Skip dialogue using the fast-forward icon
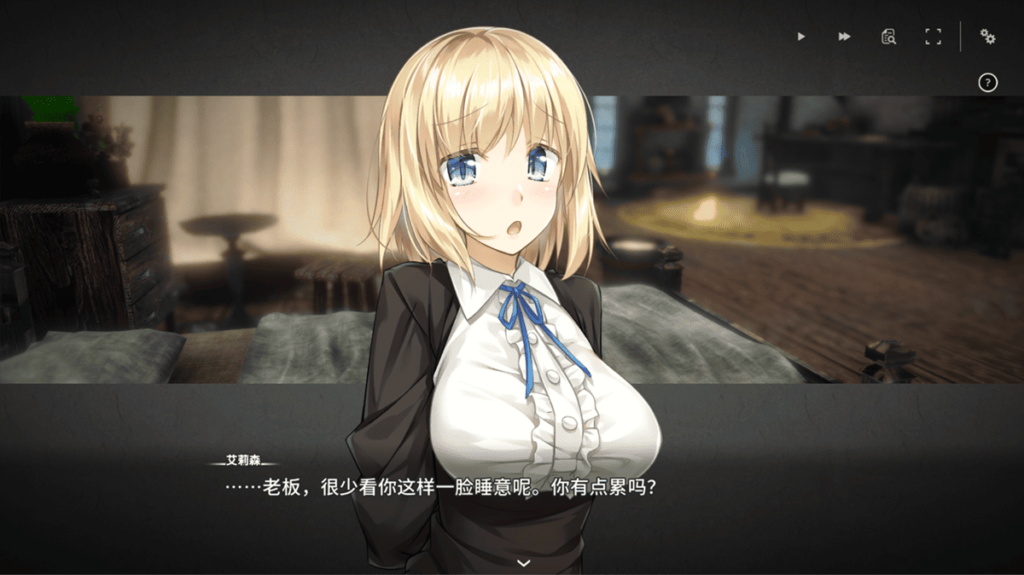 click(845, 37)
